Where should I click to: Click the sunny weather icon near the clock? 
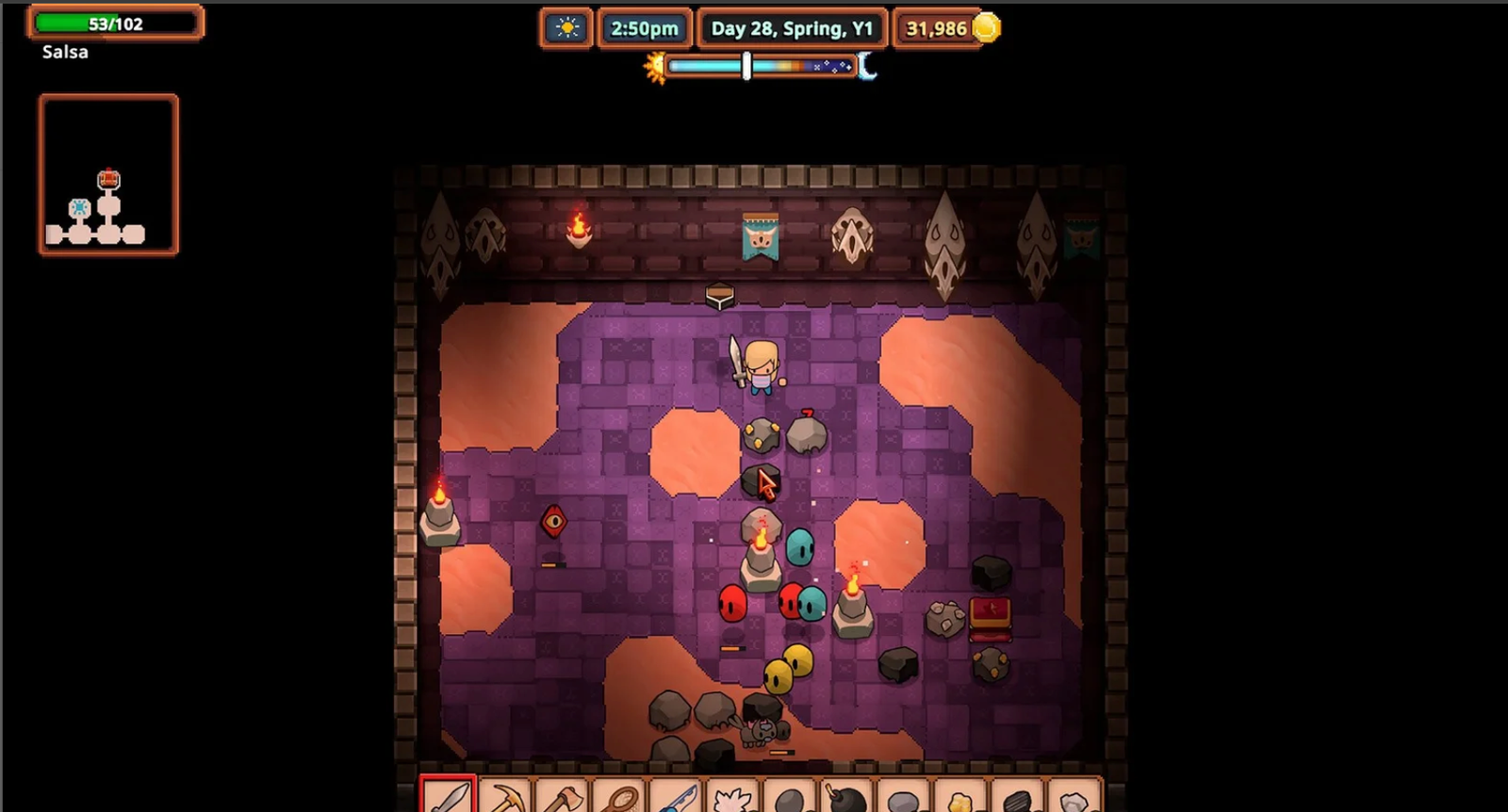click(x=566, y=28)
